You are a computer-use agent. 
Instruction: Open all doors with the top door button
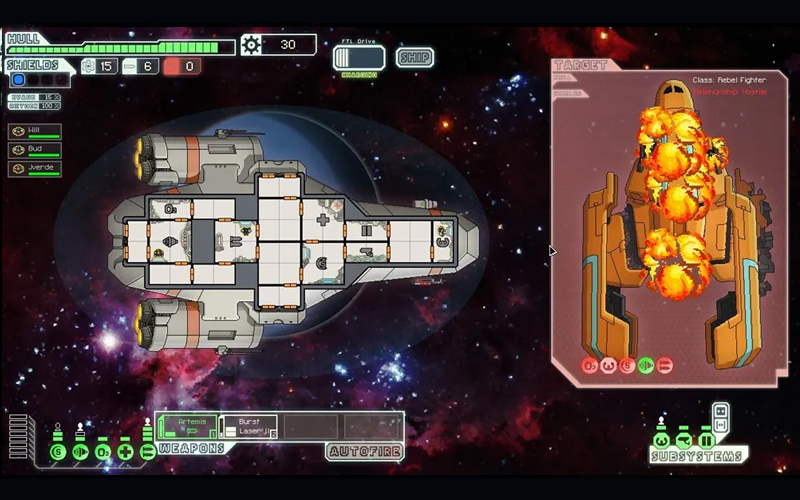(x=720, y=408)
